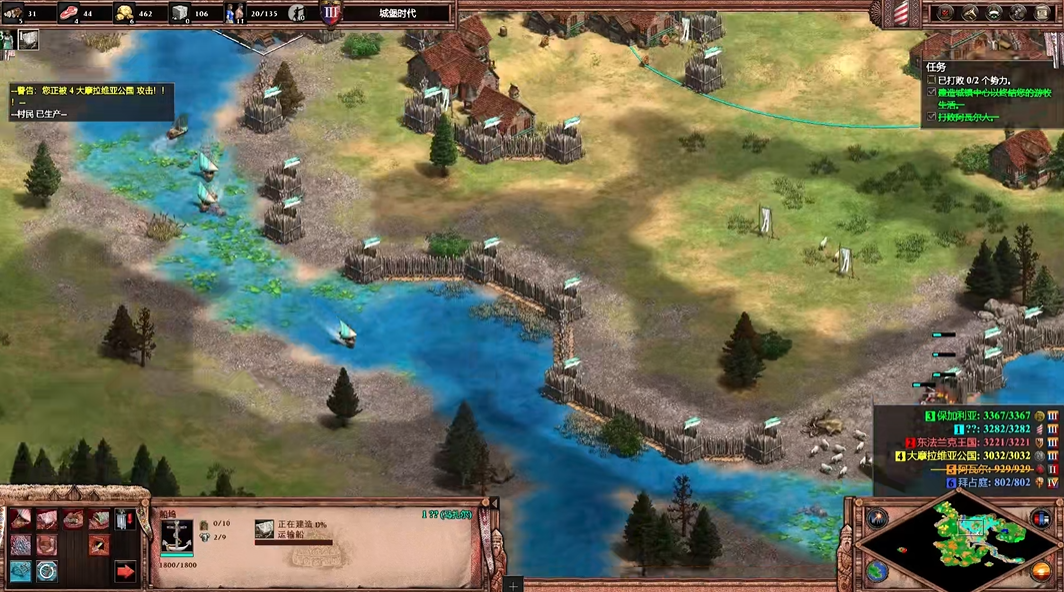The height and width of the screenshot is (592, 1064).
Task: Select the dock anchor portrait
Action: pos(176,535)
